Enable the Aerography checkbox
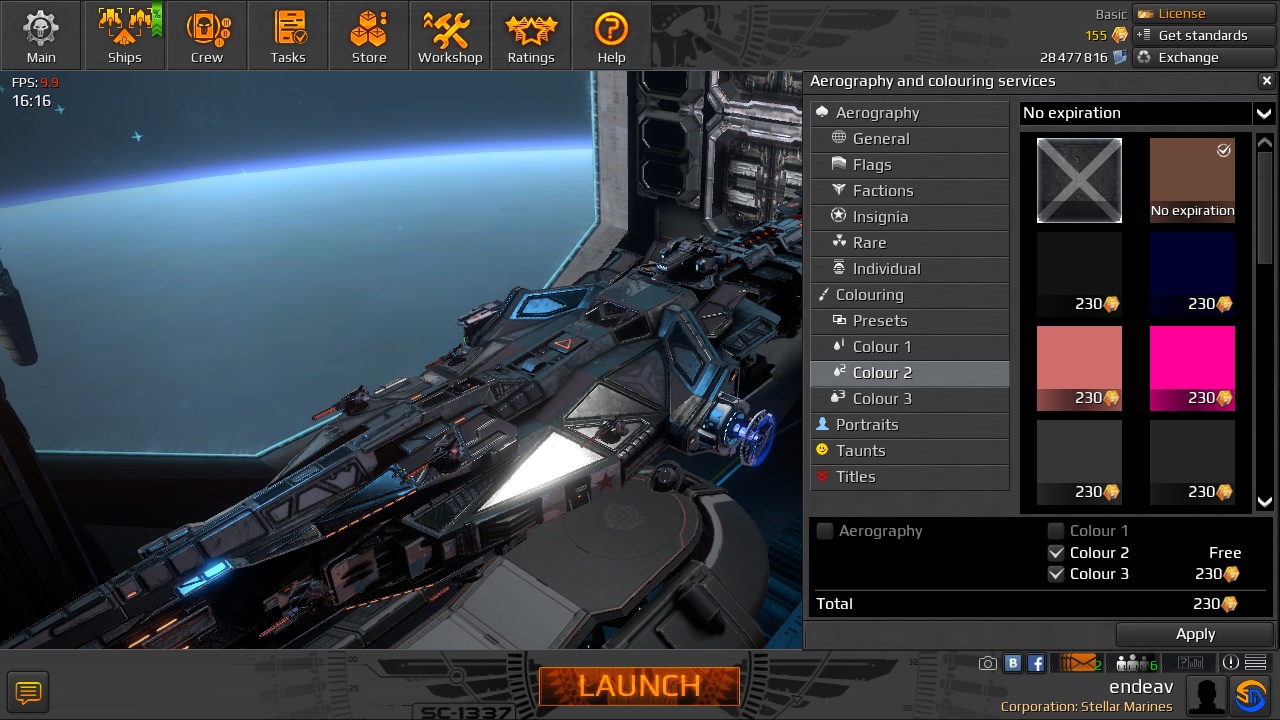Screen dimensions: 1280x720 tap(824, 531)
